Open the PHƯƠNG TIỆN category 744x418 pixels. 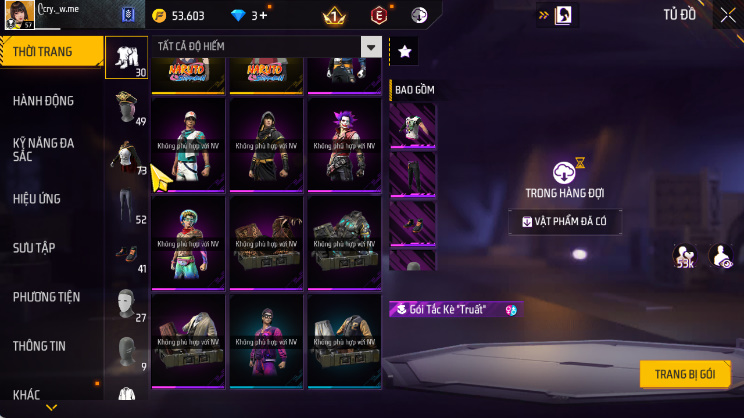point(46,297)
